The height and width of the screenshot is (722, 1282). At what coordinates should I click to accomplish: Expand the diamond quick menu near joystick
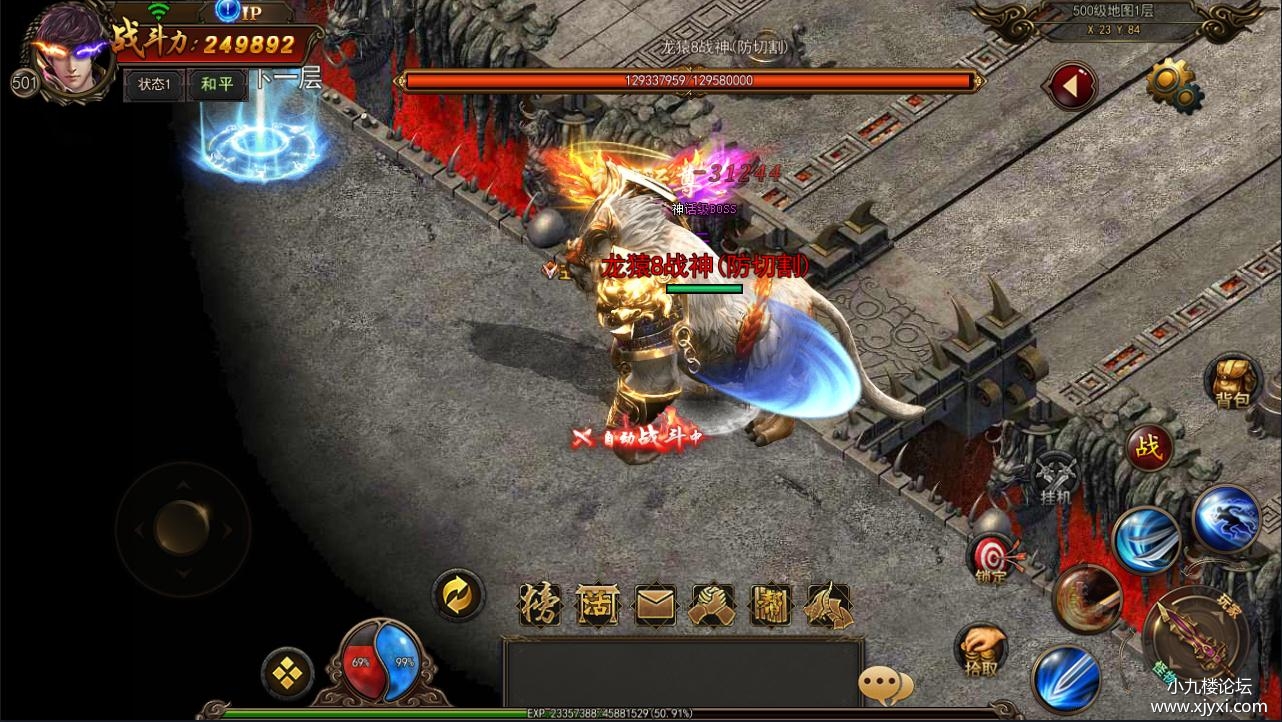287,674
